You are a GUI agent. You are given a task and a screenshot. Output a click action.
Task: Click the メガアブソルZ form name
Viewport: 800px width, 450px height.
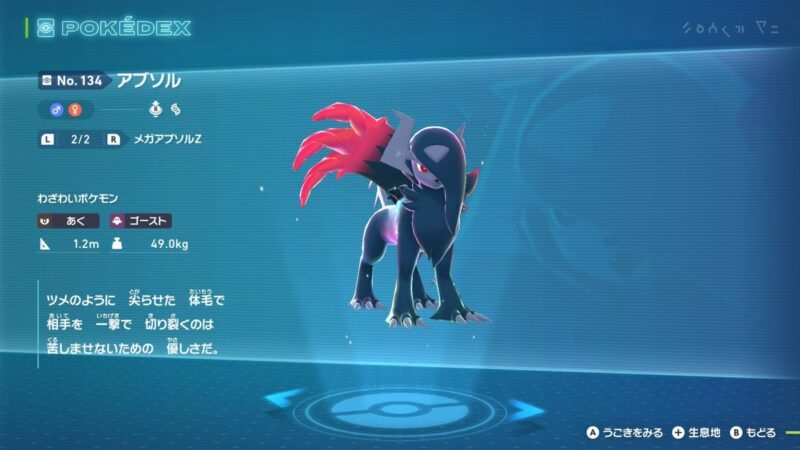click(163, 140)
